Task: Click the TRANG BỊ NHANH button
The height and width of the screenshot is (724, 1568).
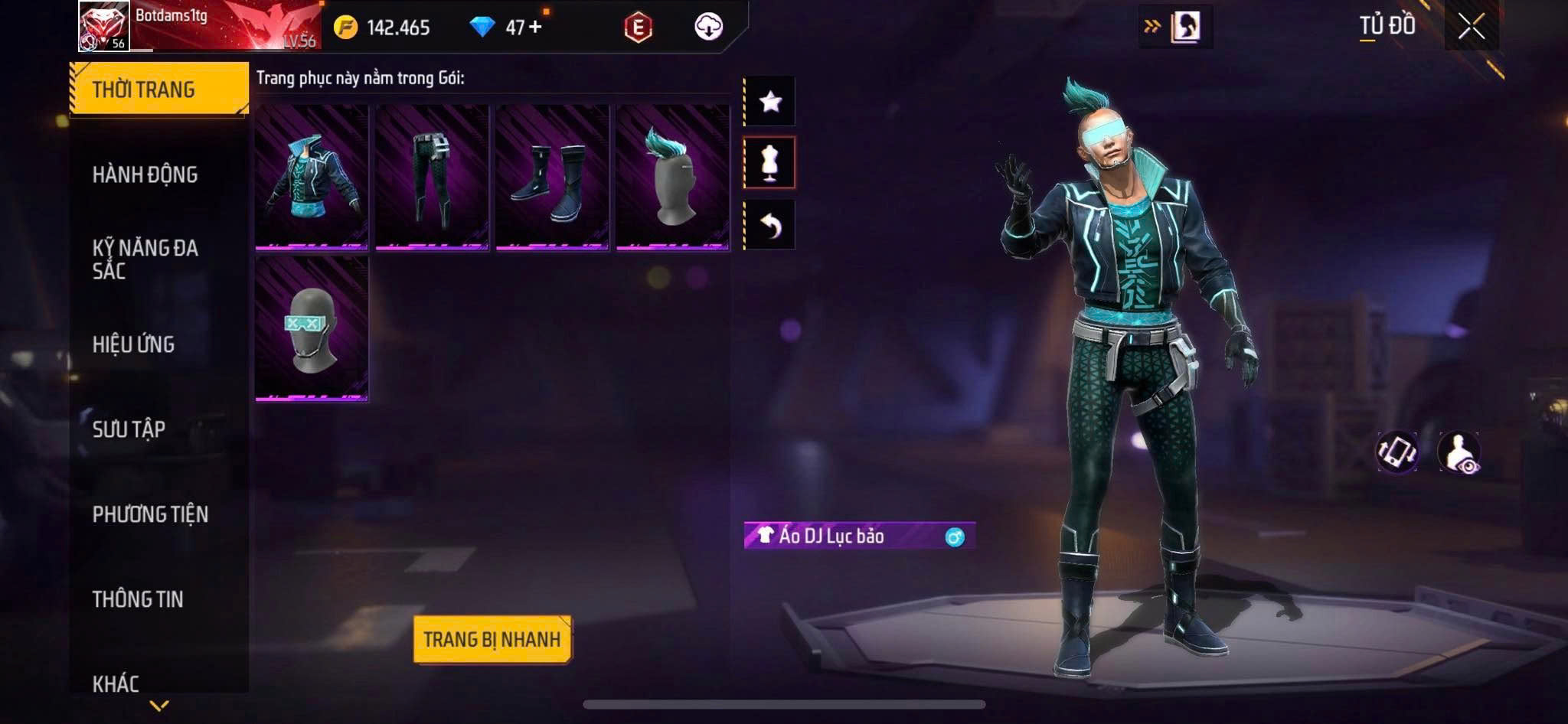Action: point(492,639)
